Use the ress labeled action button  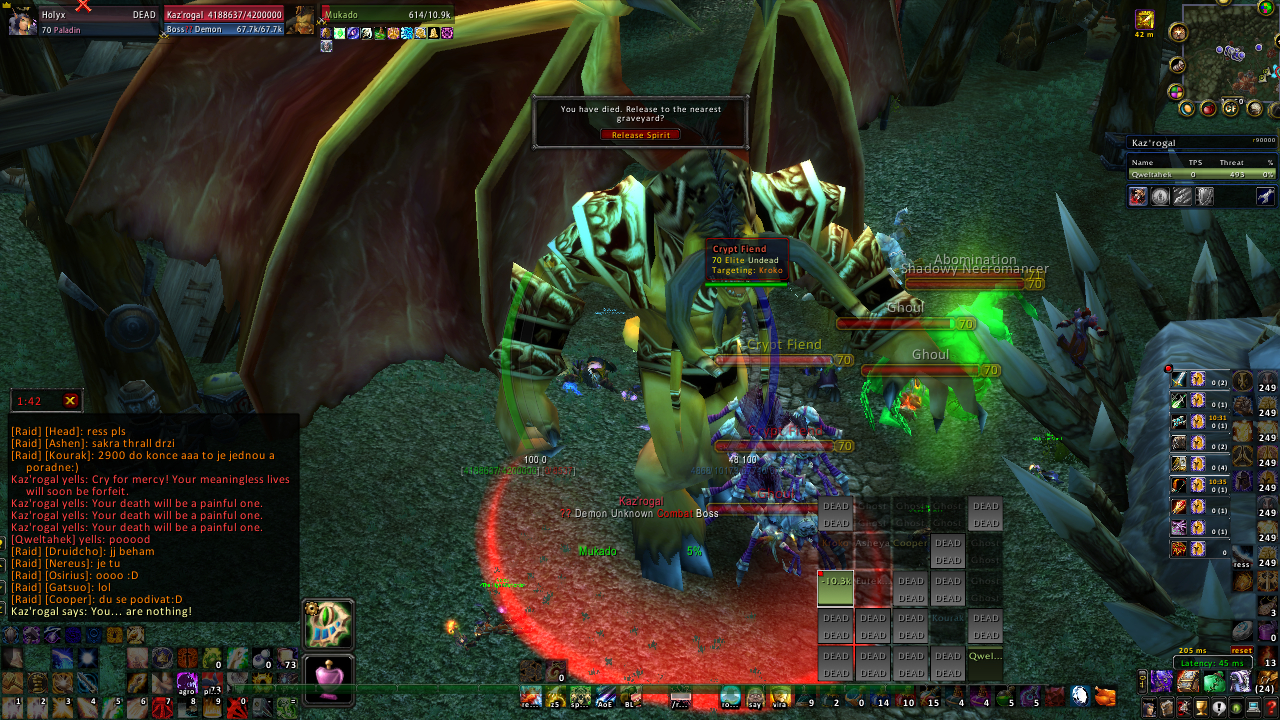(1242, 557)
